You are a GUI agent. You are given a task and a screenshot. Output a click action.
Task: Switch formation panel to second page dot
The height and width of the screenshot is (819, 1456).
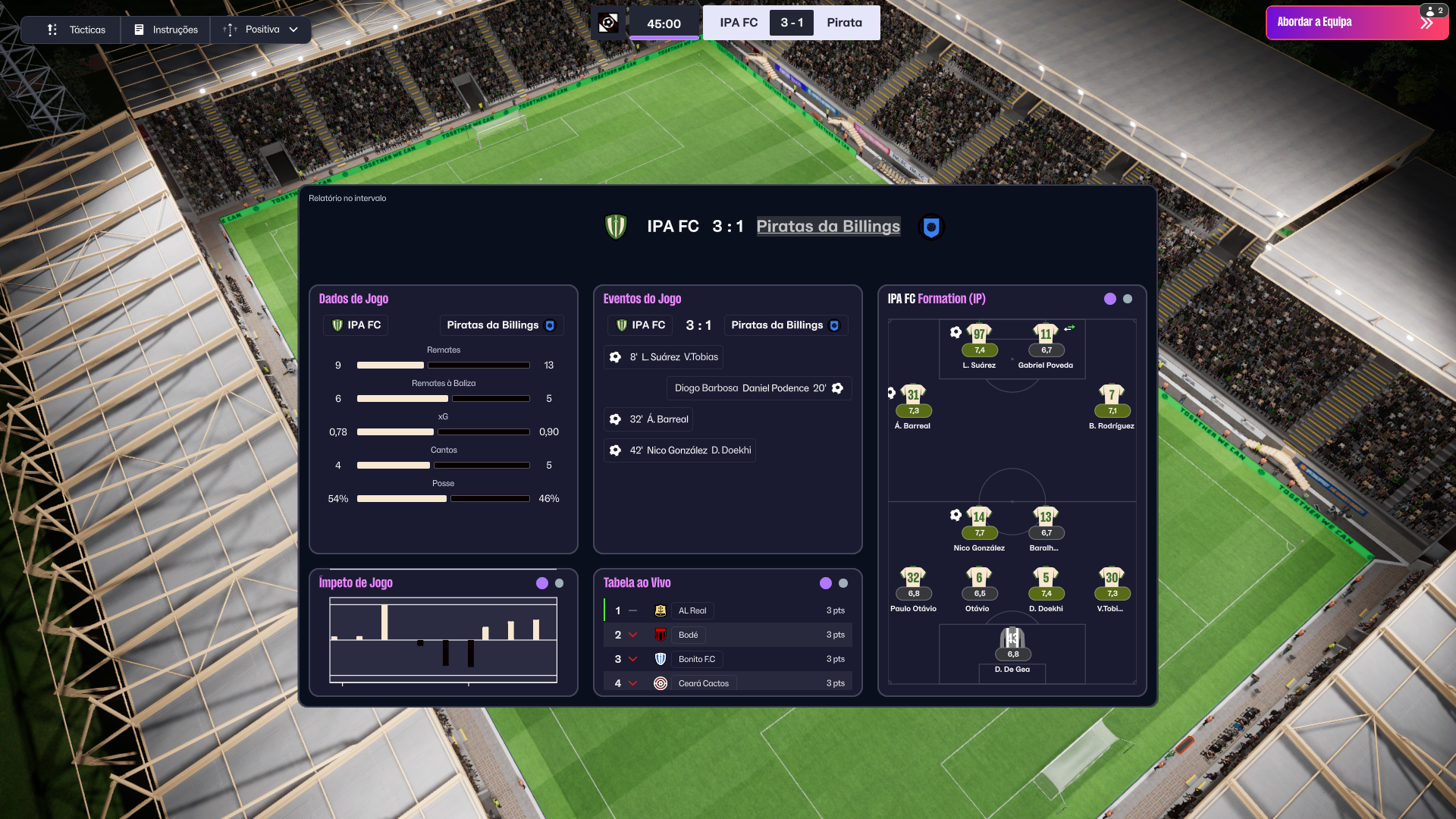click(1128, 299)
